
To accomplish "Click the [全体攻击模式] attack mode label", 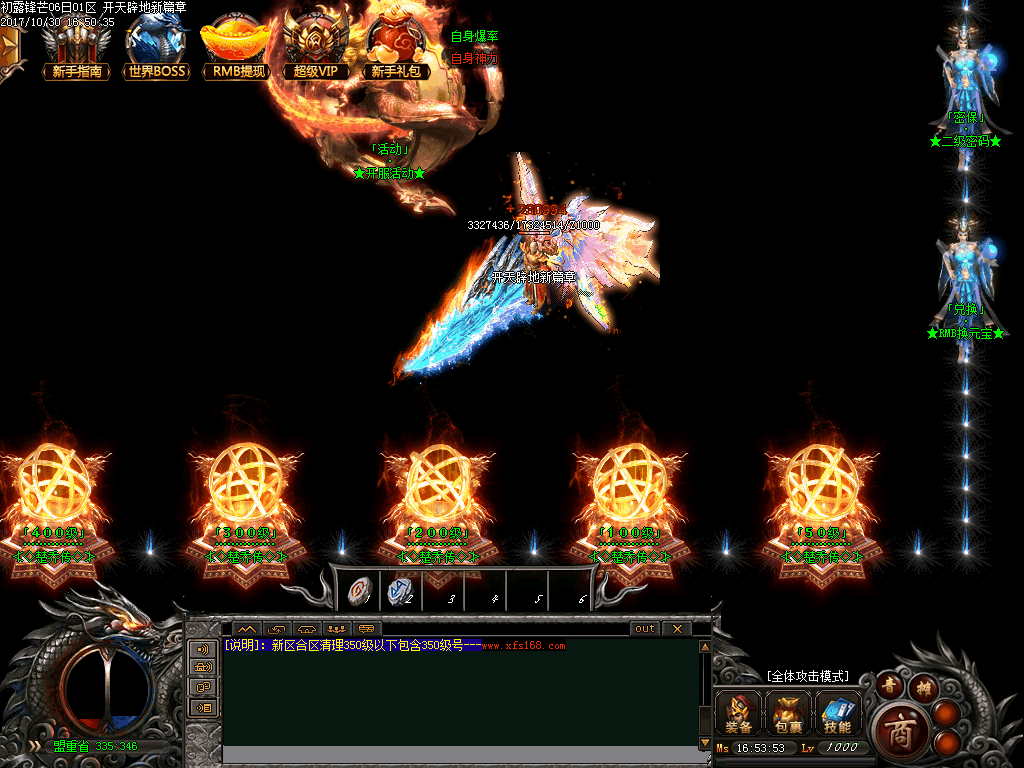I will click(807, 676).
